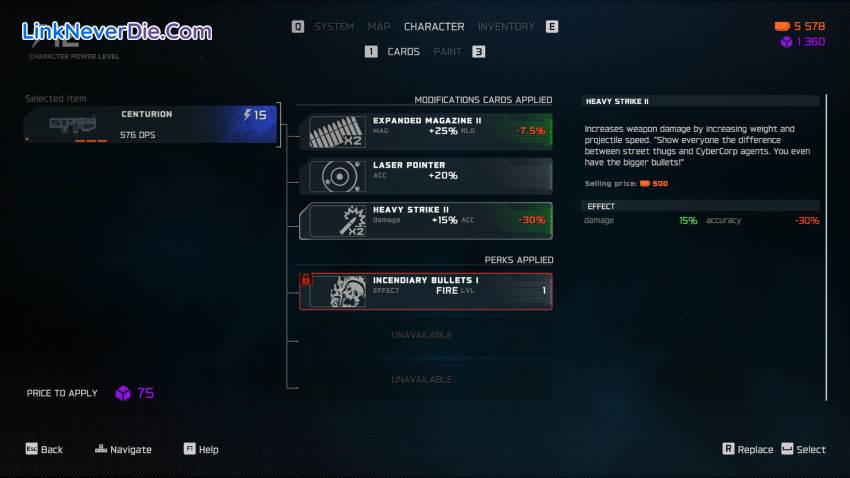This screenshot has height=478, width=850.
Task: Select the Character tab
Action: [x=434, y=27]
